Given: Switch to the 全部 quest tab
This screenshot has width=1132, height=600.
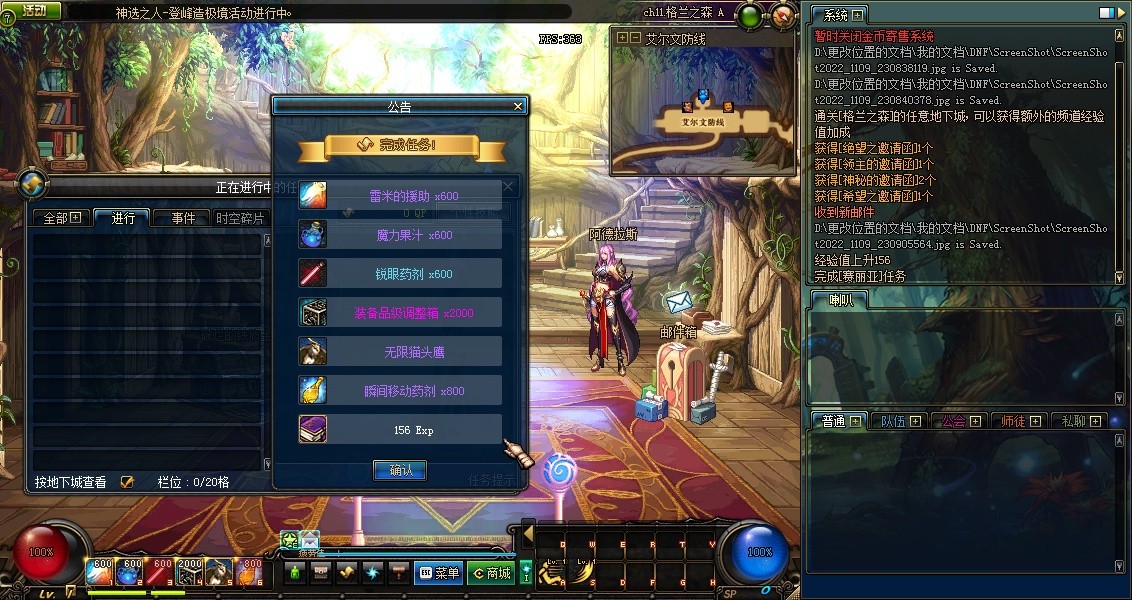Looking at the screenshot, I should (61, 218).
